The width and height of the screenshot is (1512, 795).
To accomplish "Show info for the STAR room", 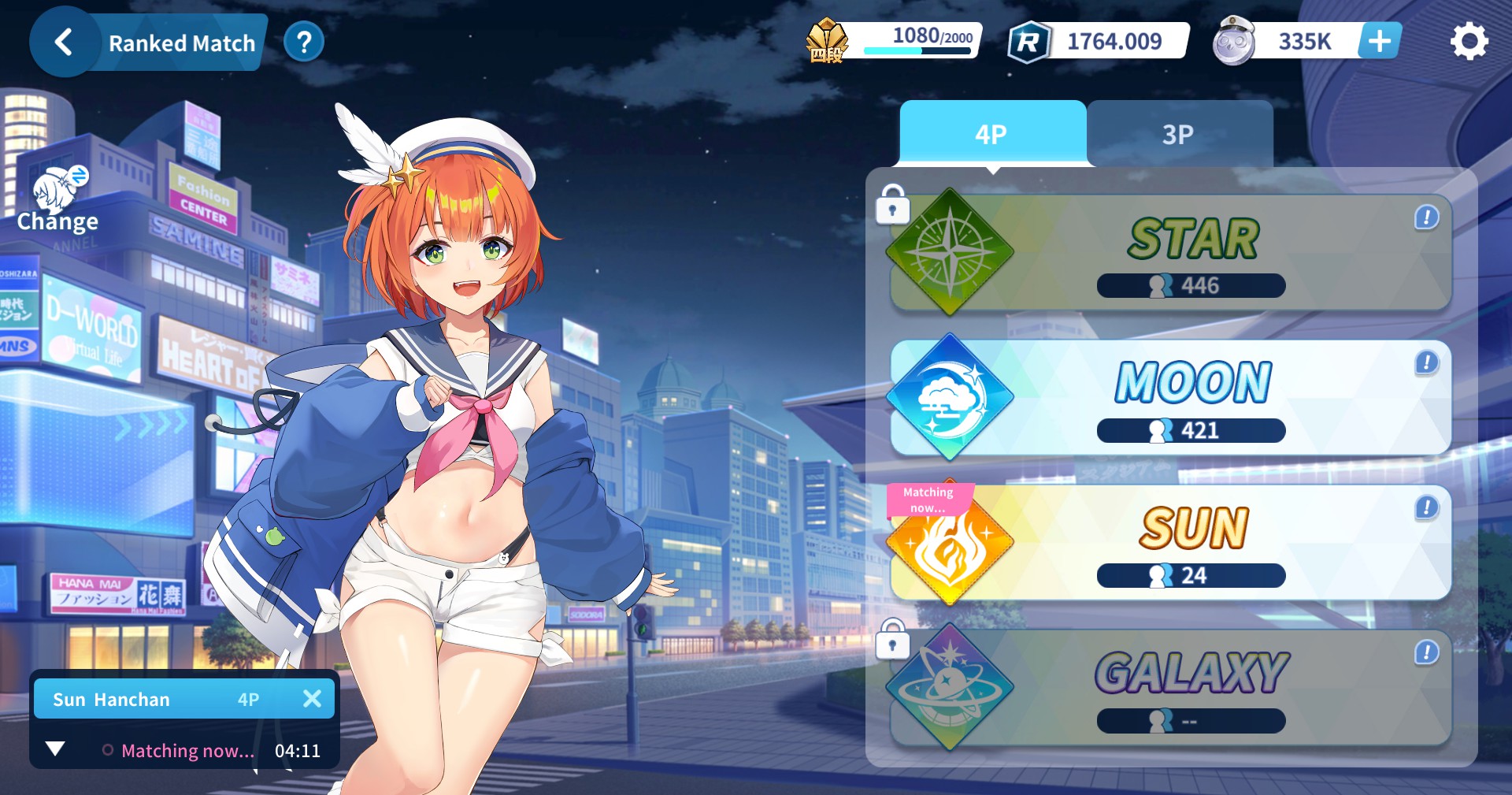I will coord(1426,217).
